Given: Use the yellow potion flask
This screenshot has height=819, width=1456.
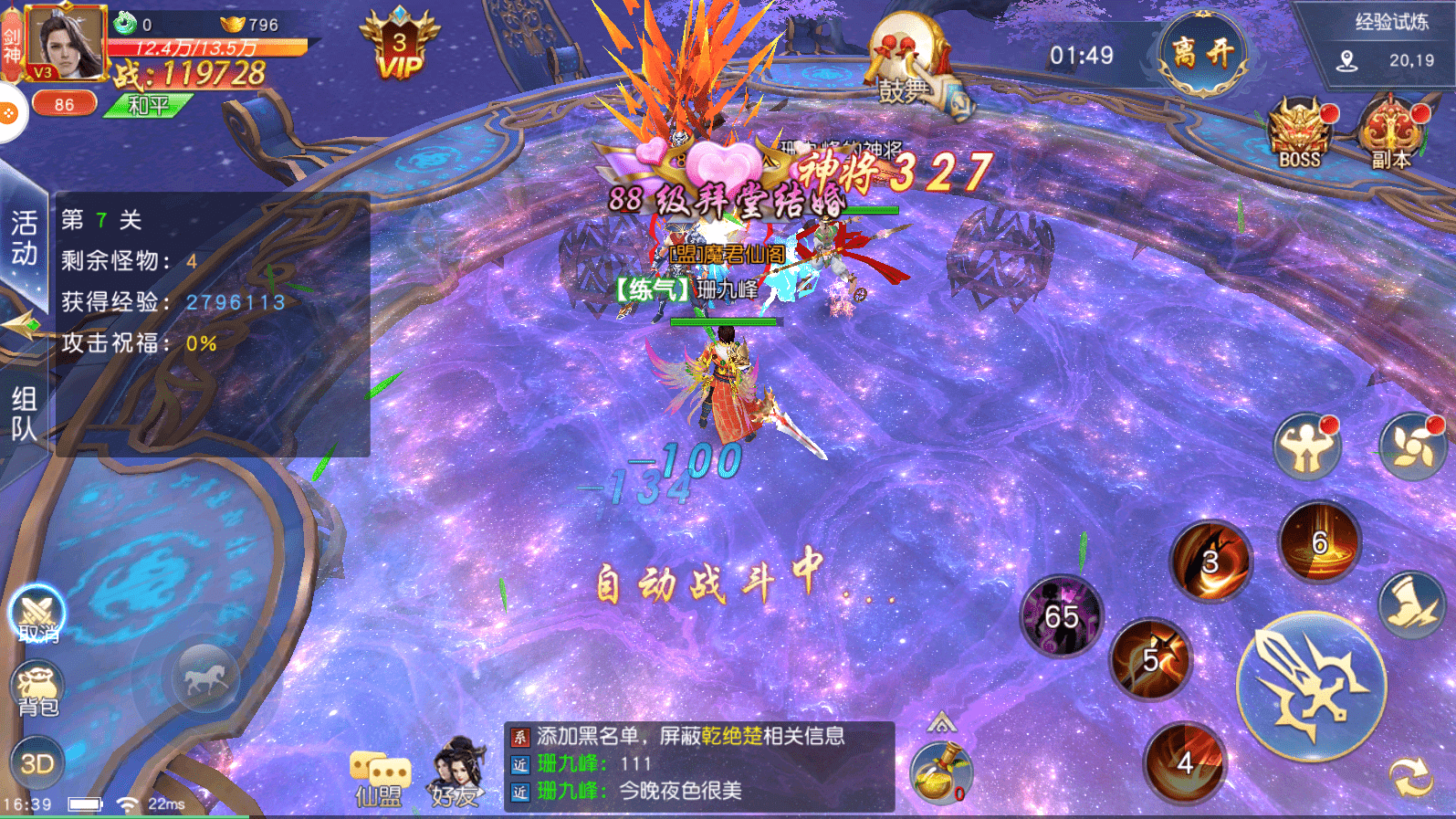Looking at the screenshot, I should [940, 772].
